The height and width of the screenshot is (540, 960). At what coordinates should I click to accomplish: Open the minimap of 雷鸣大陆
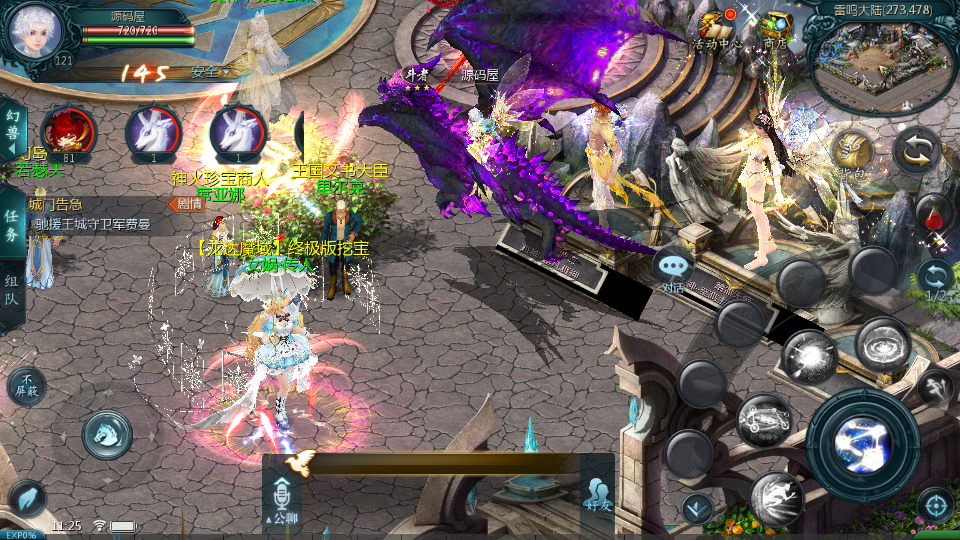tap(880, 62)
